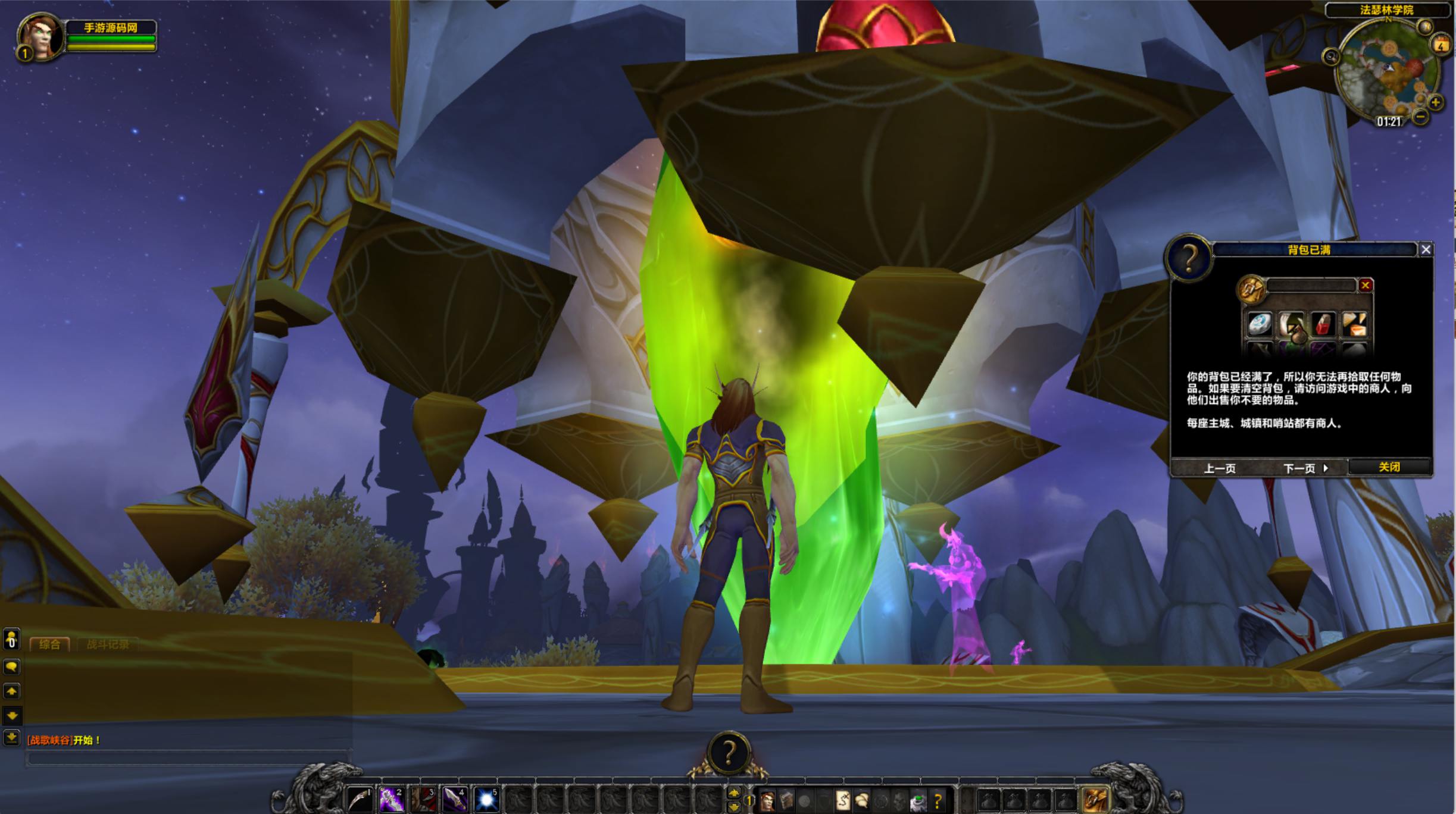Select the 综合 chat tab
This screenshot has width=1456, height=814.
click(49, 644)
